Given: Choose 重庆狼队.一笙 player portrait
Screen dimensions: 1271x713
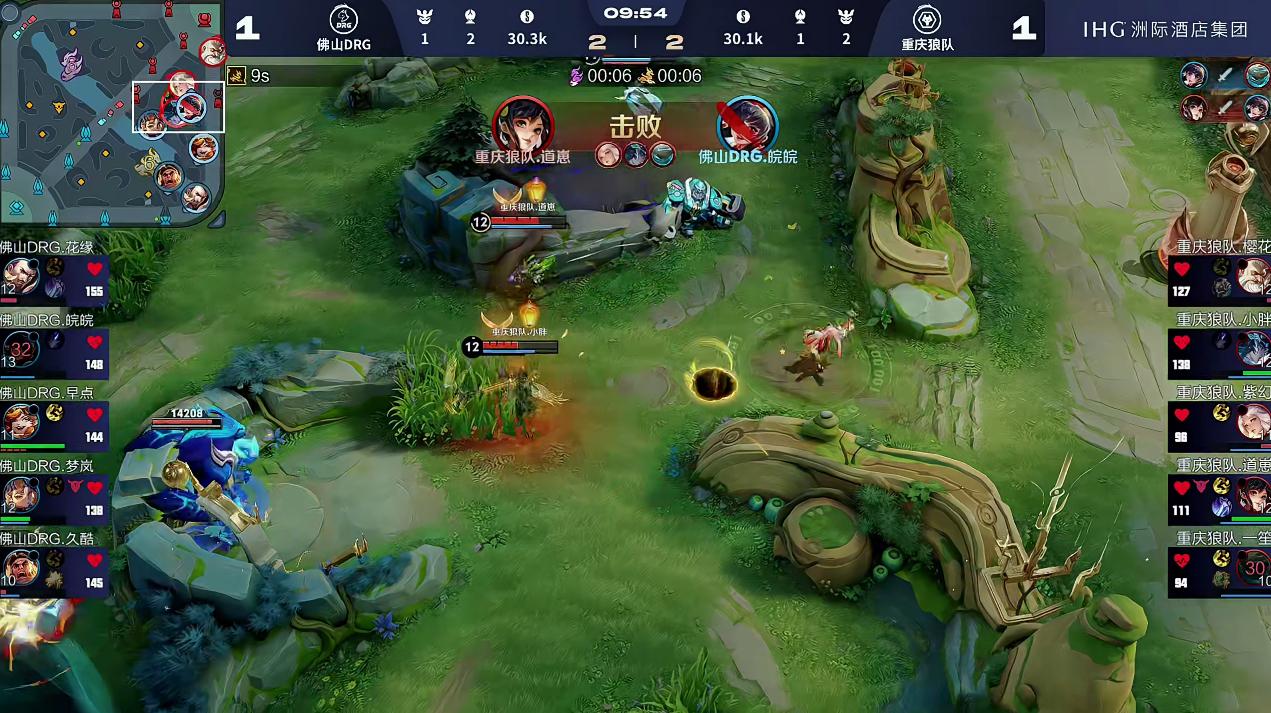Looking at the screenshot, I should coord(1253,568).
